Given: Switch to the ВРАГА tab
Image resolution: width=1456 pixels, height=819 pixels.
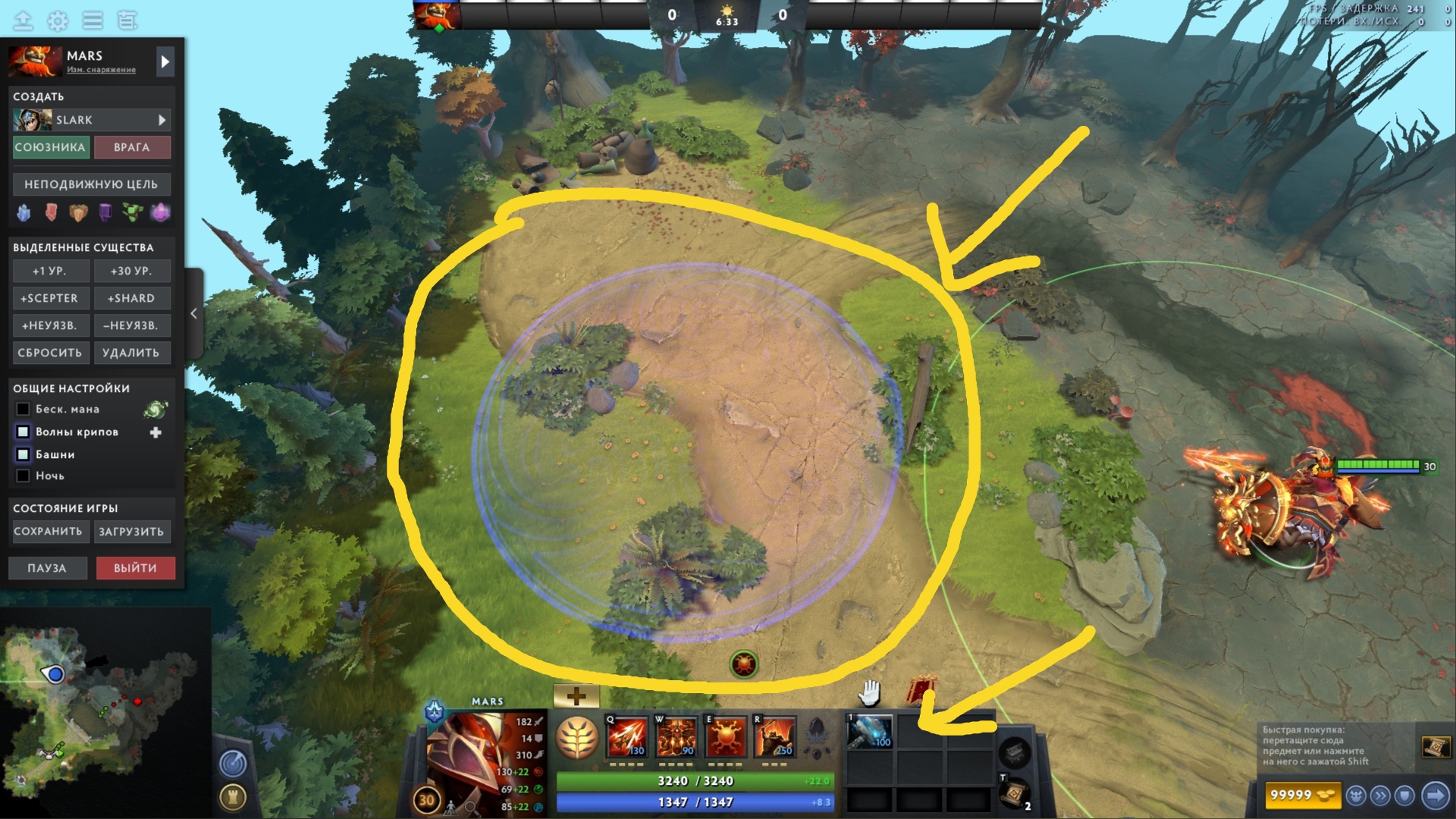Looking at the screenshot, I should pyautogui.click(x=133, y=147).
